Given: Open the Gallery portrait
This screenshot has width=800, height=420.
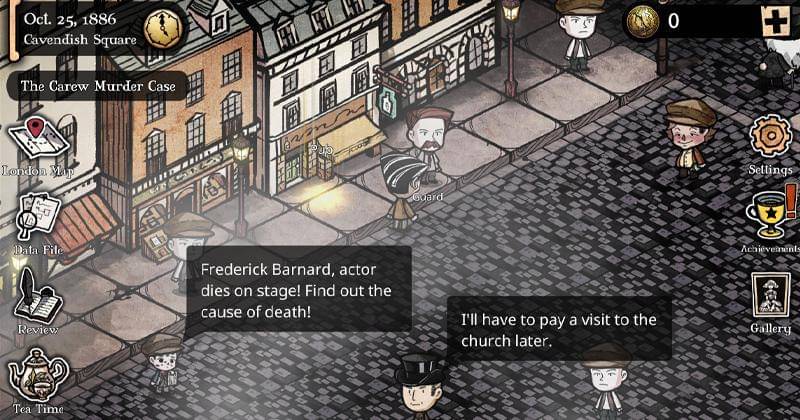Looking at the screenshot, I should (771, 297).
